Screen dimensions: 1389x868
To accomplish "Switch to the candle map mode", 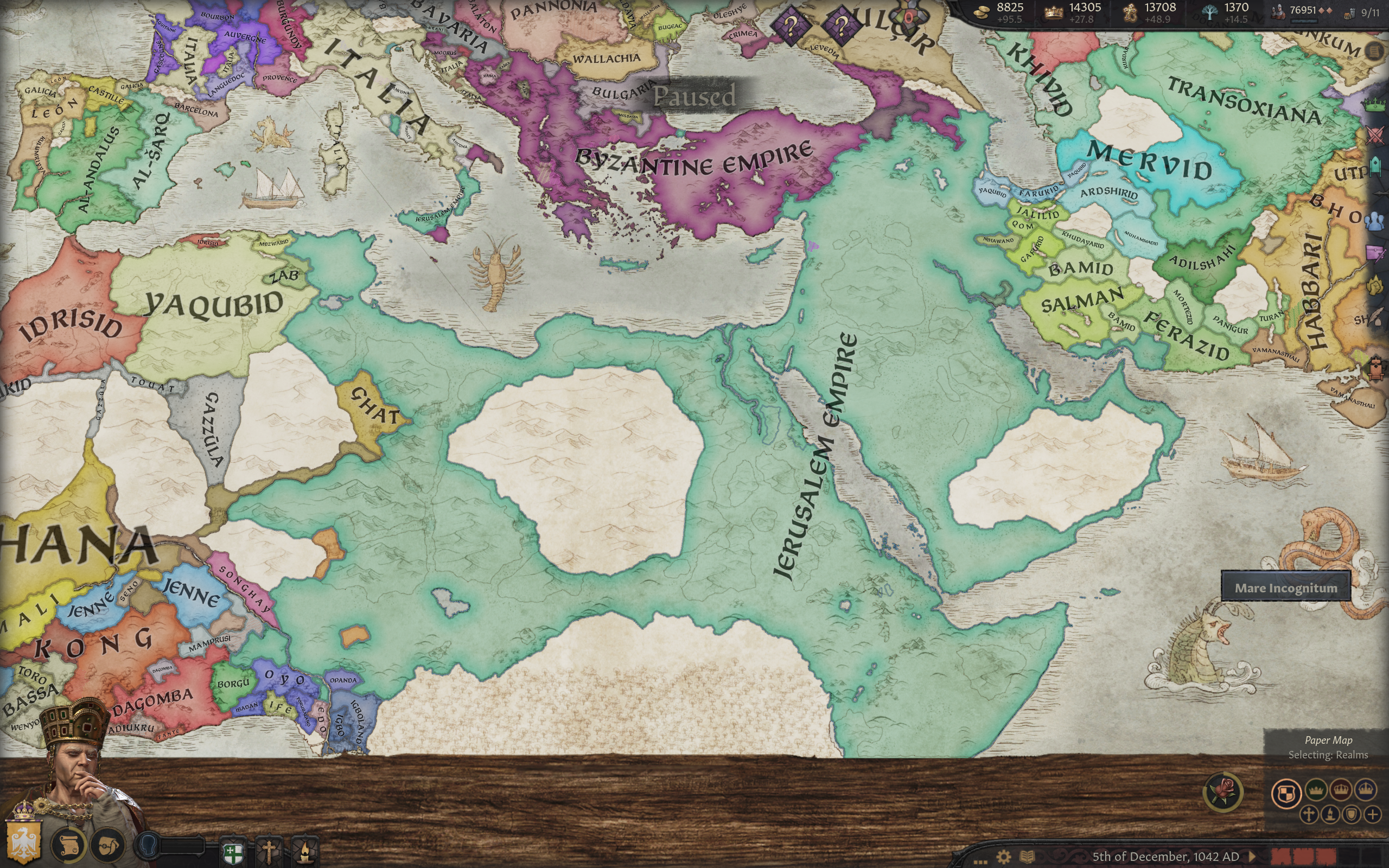I will [1330, 814].
